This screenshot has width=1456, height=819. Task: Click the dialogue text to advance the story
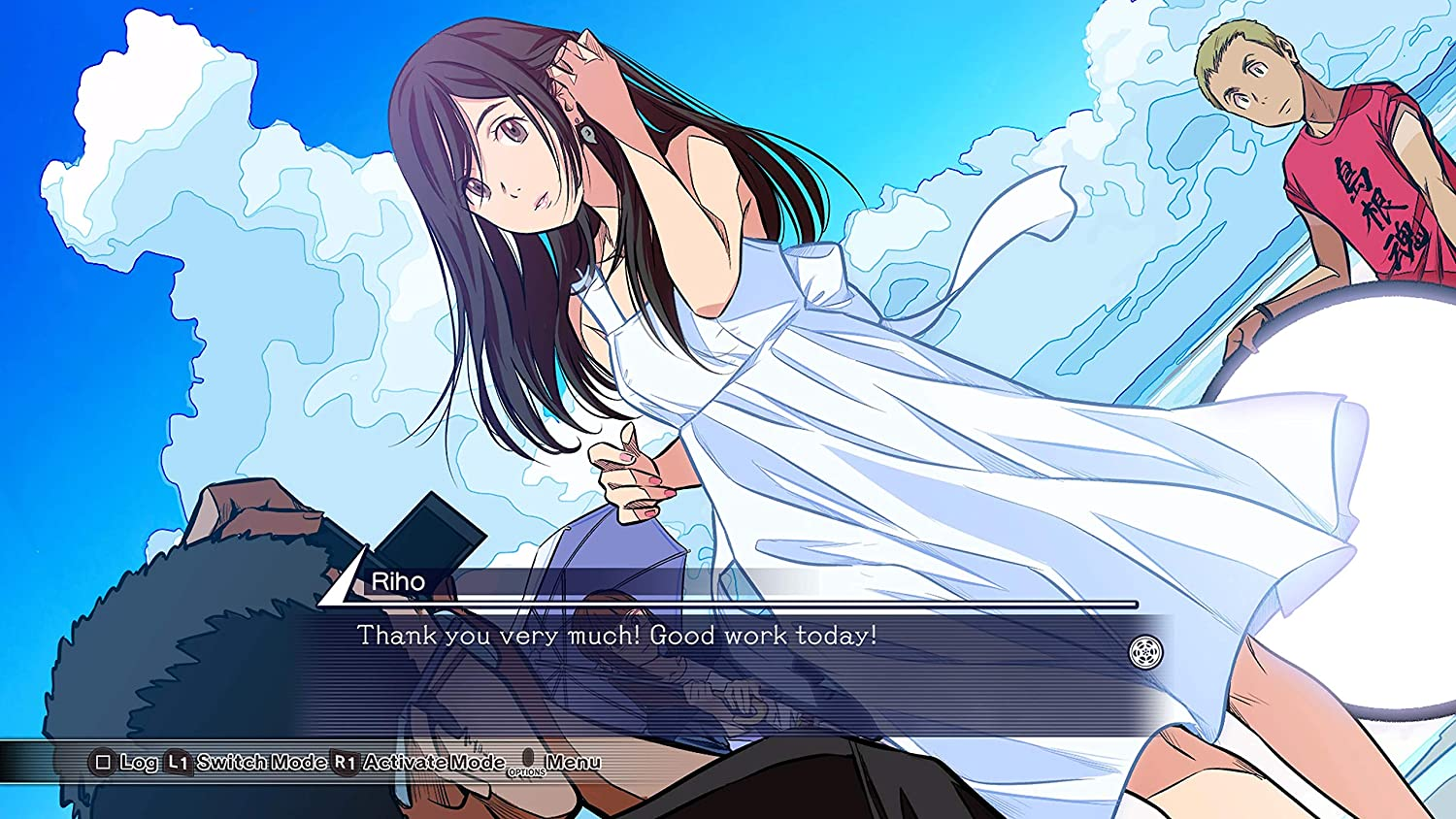pyautogui.click(x=617, y=637)
